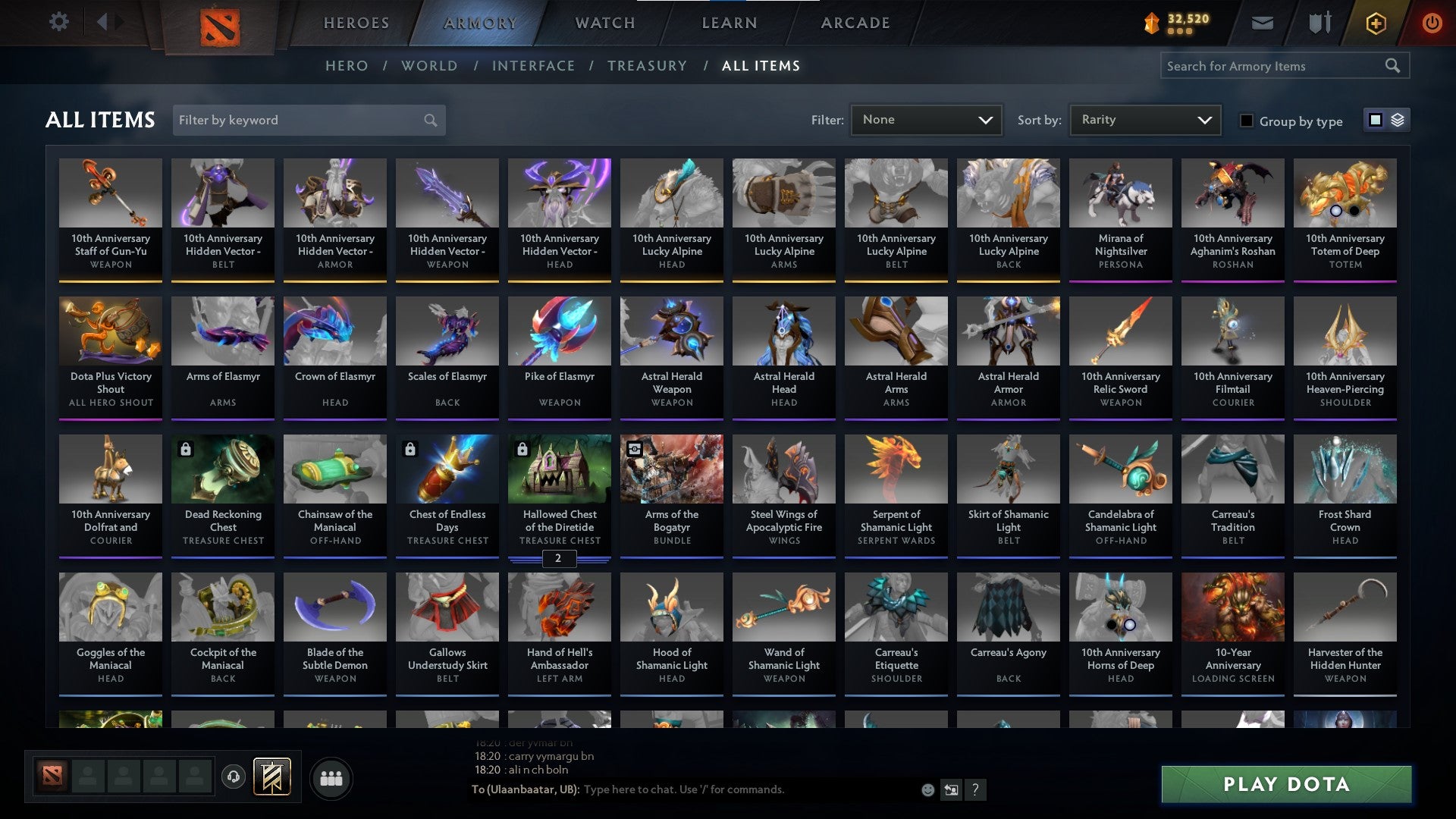Switch to the TREASURY tab
Image resolution: width=1456 pixels, height=819 pixels.
click(x=648, y=66)
